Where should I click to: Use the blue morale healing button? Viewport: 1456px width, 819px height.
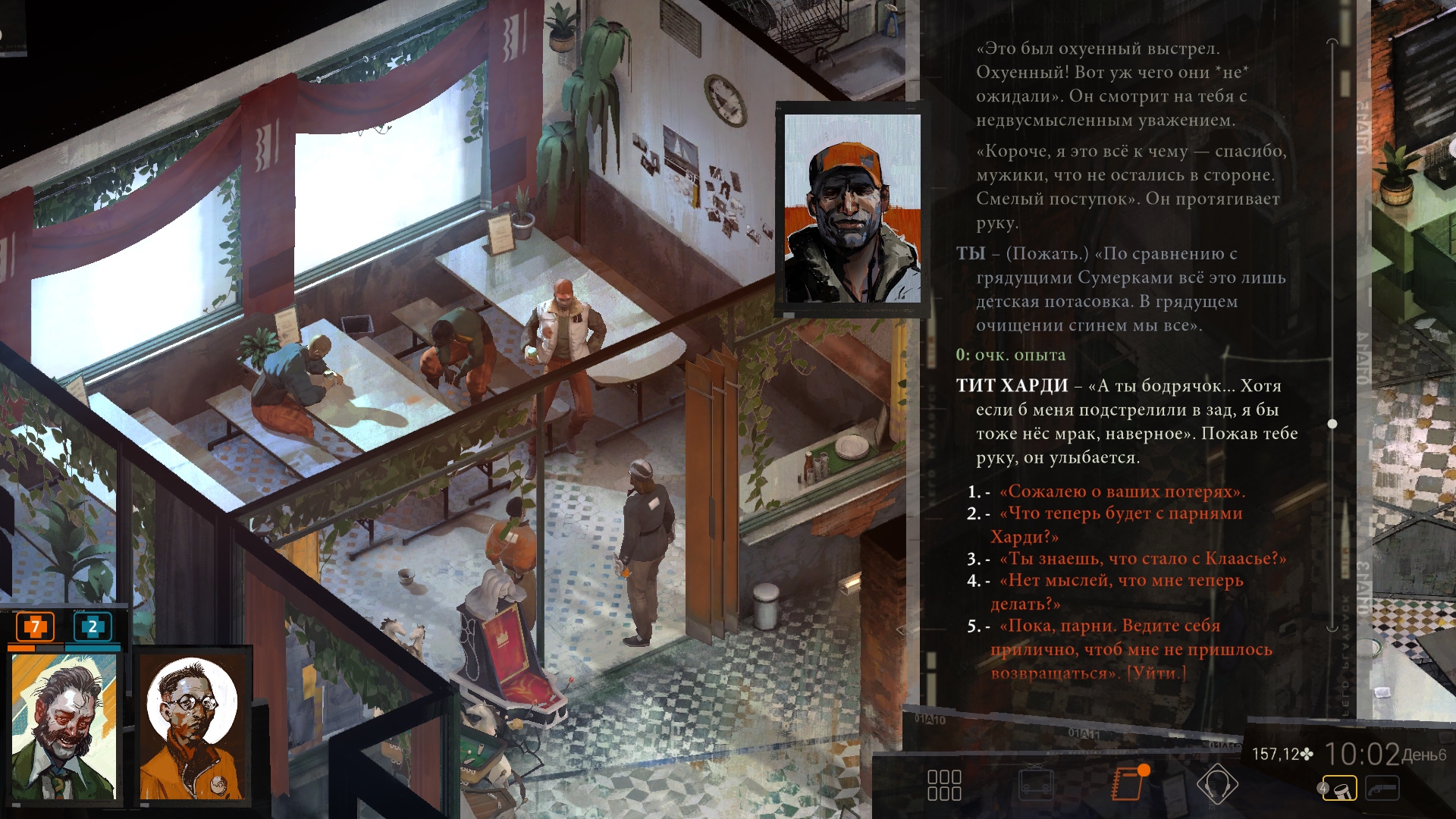pyautogui.click(x=93, y=626)
